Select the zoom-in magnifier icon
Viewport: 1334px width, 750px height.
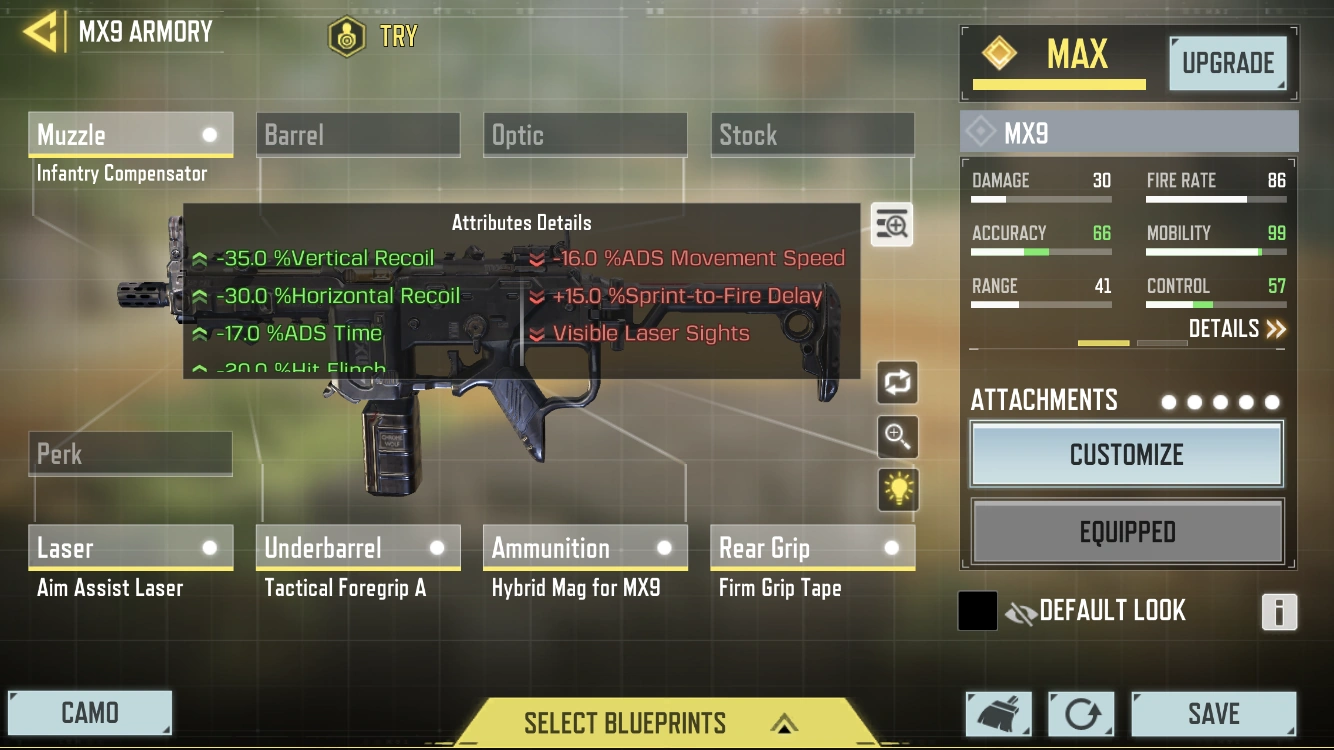point(896,437)
